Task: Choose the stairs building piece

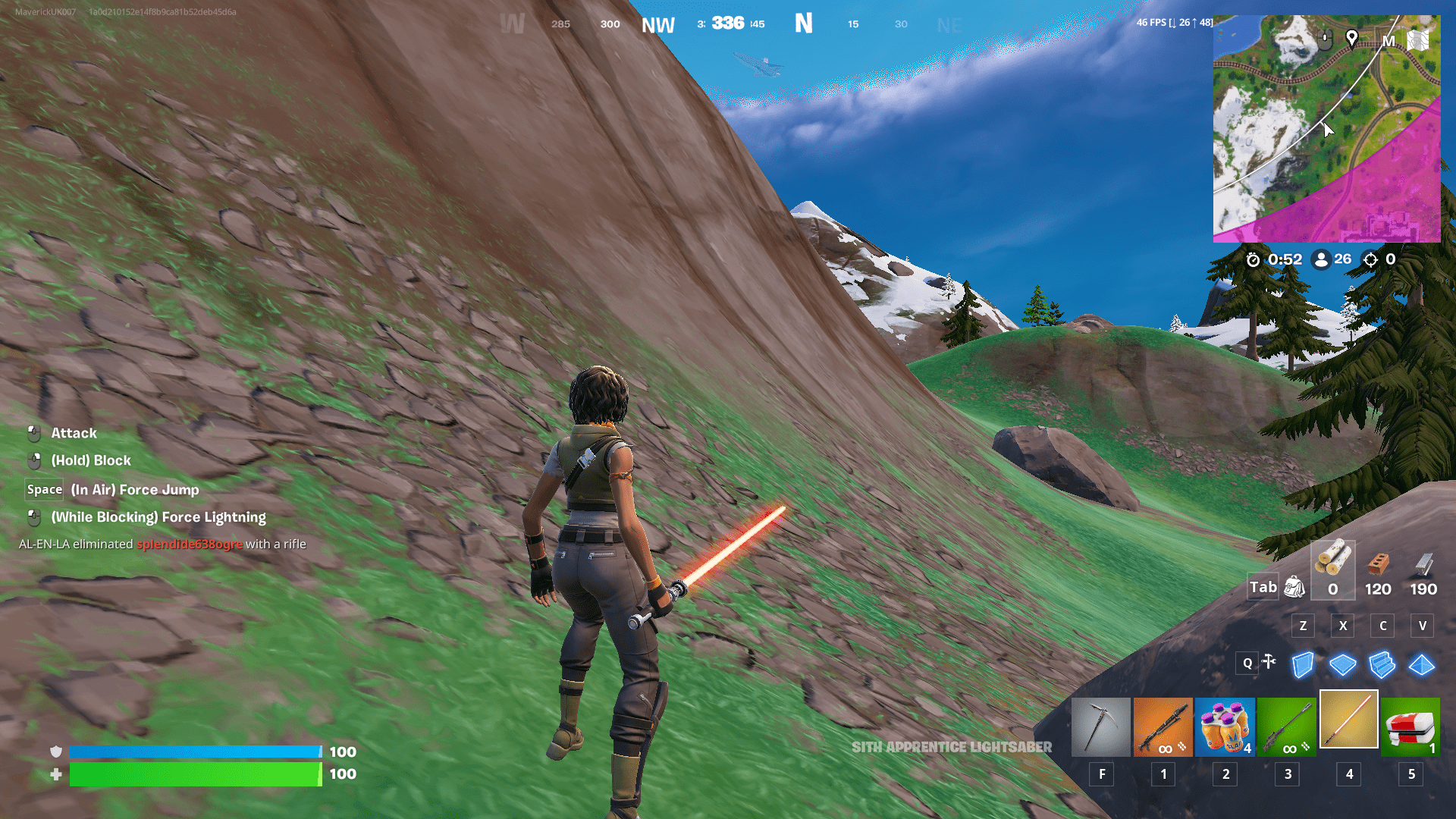Action: 1382,665
